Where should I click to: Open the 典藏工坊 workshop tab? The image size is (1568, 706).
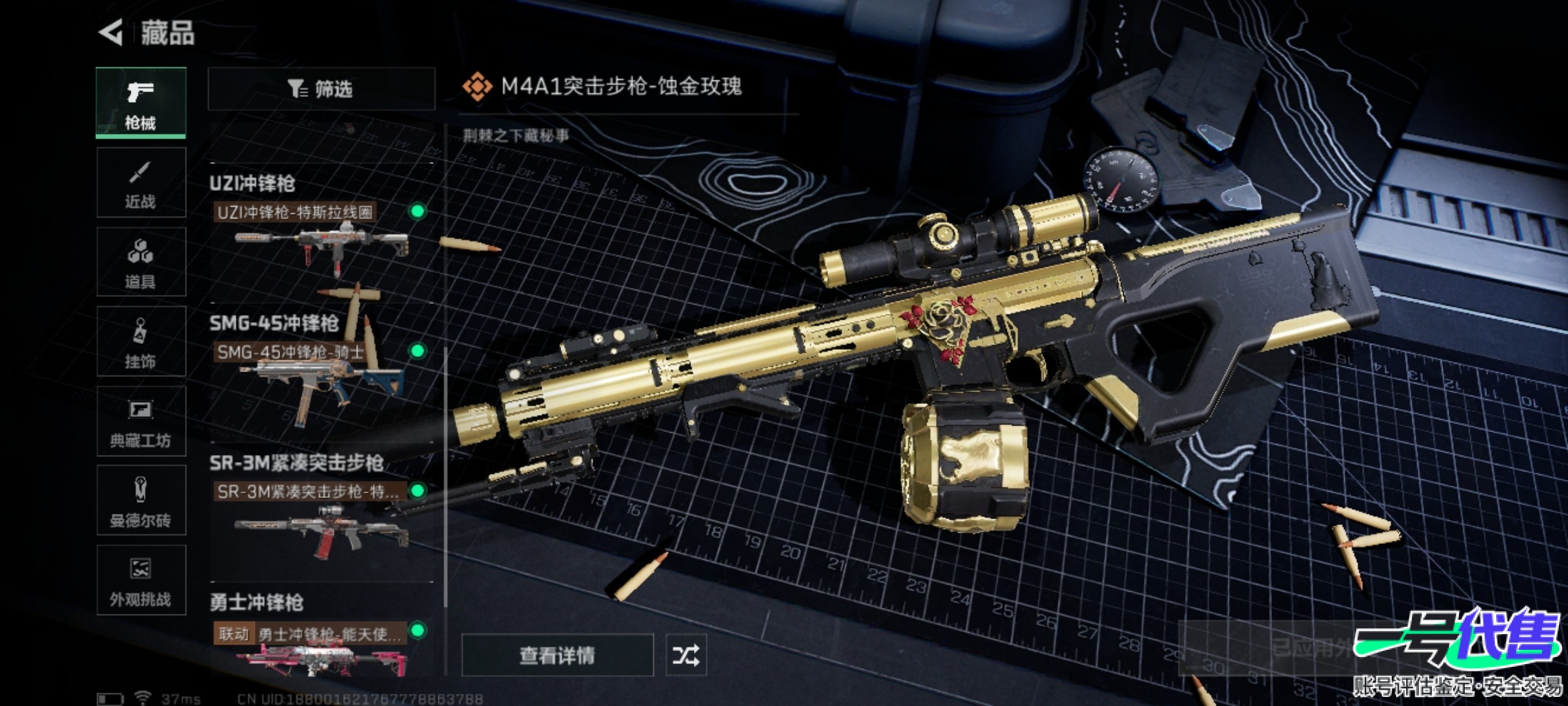[141, 422]
